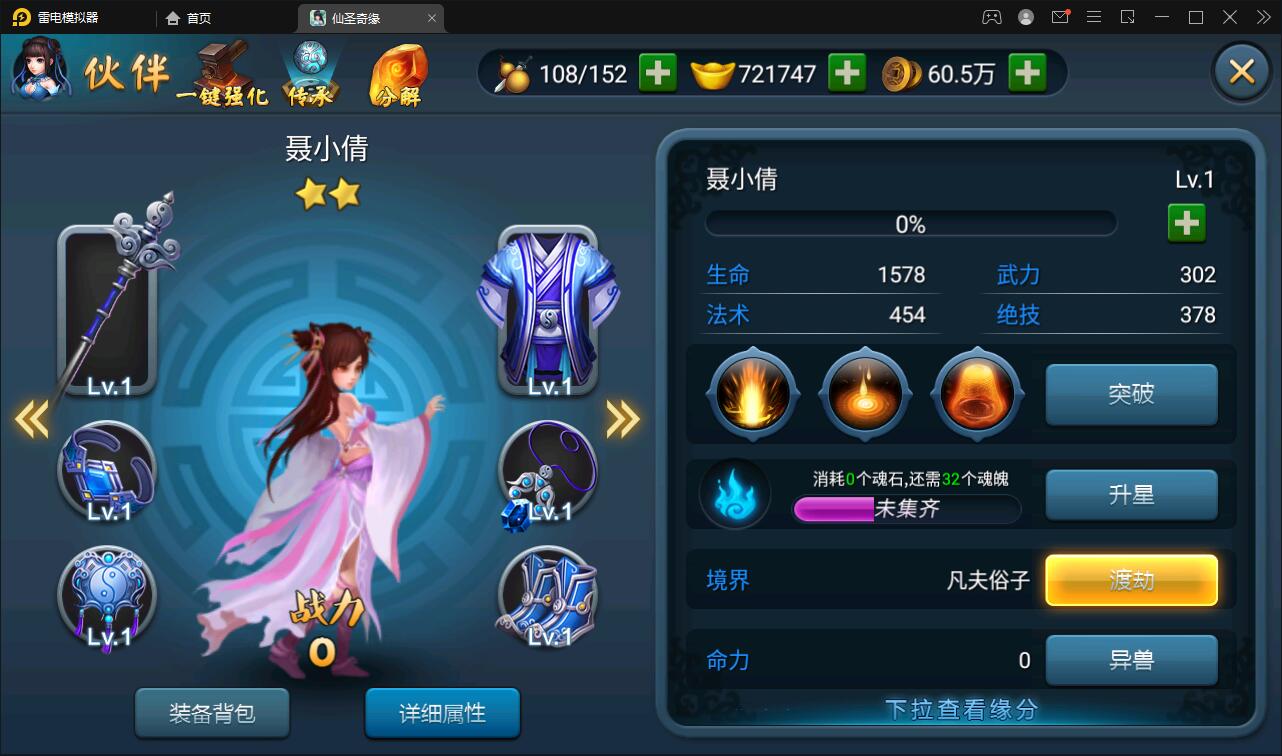
Task: Click the green plus beside the 0% experience bar
Action: pyautogui.click(x=1186, y=222)
